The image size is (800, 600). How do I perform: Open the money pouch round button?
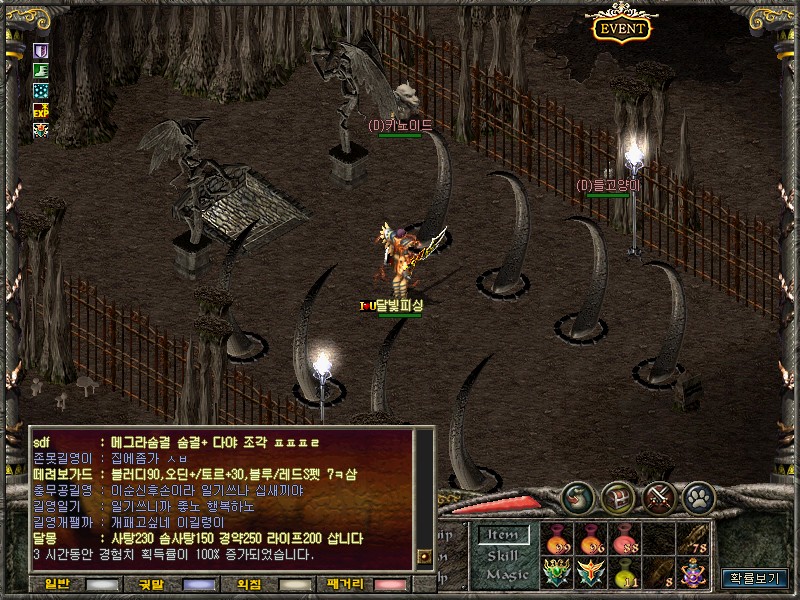[578, 497]
